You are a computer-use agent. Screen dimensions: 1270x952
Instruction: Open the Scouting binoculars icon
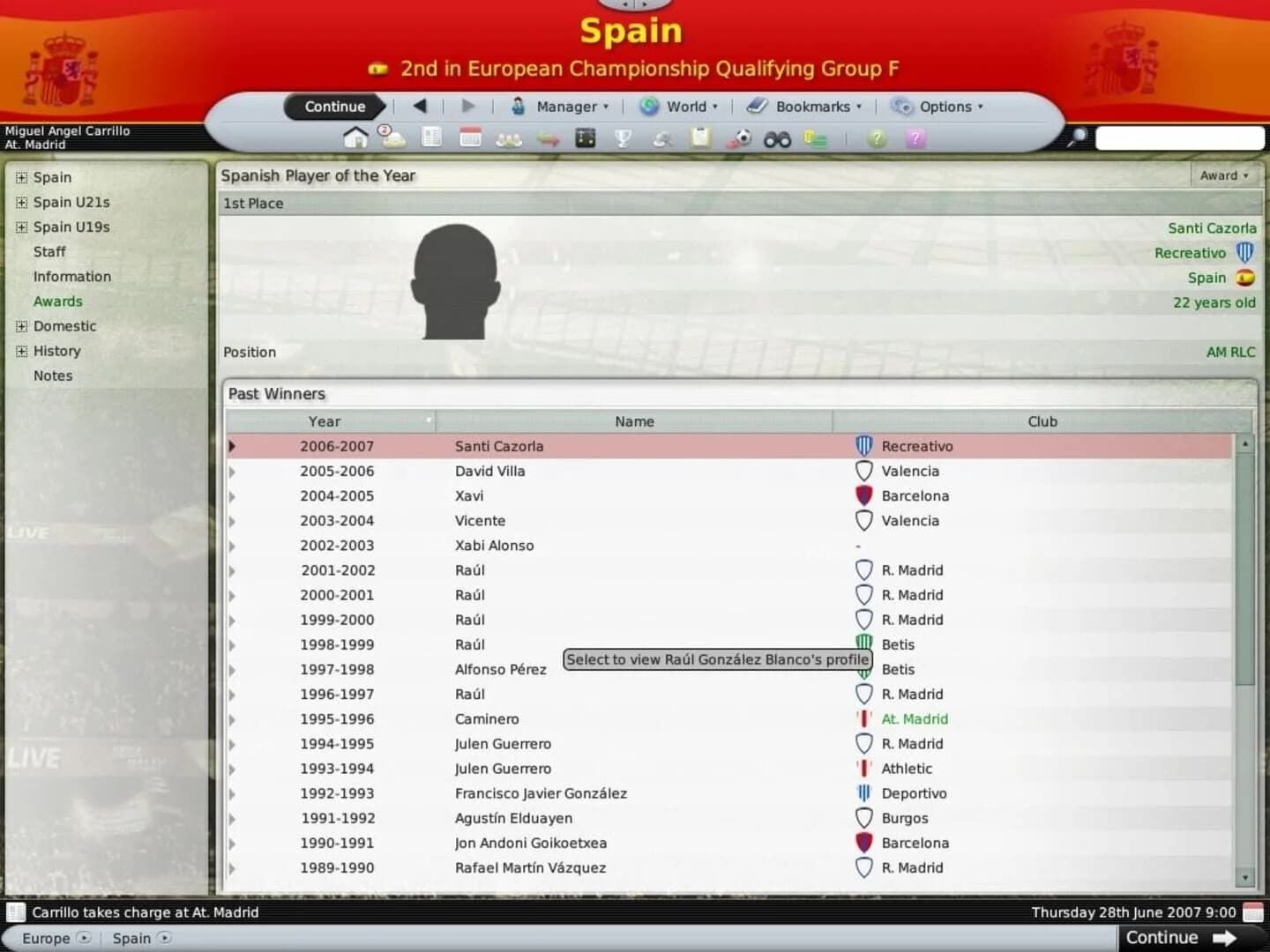[777, 138]
